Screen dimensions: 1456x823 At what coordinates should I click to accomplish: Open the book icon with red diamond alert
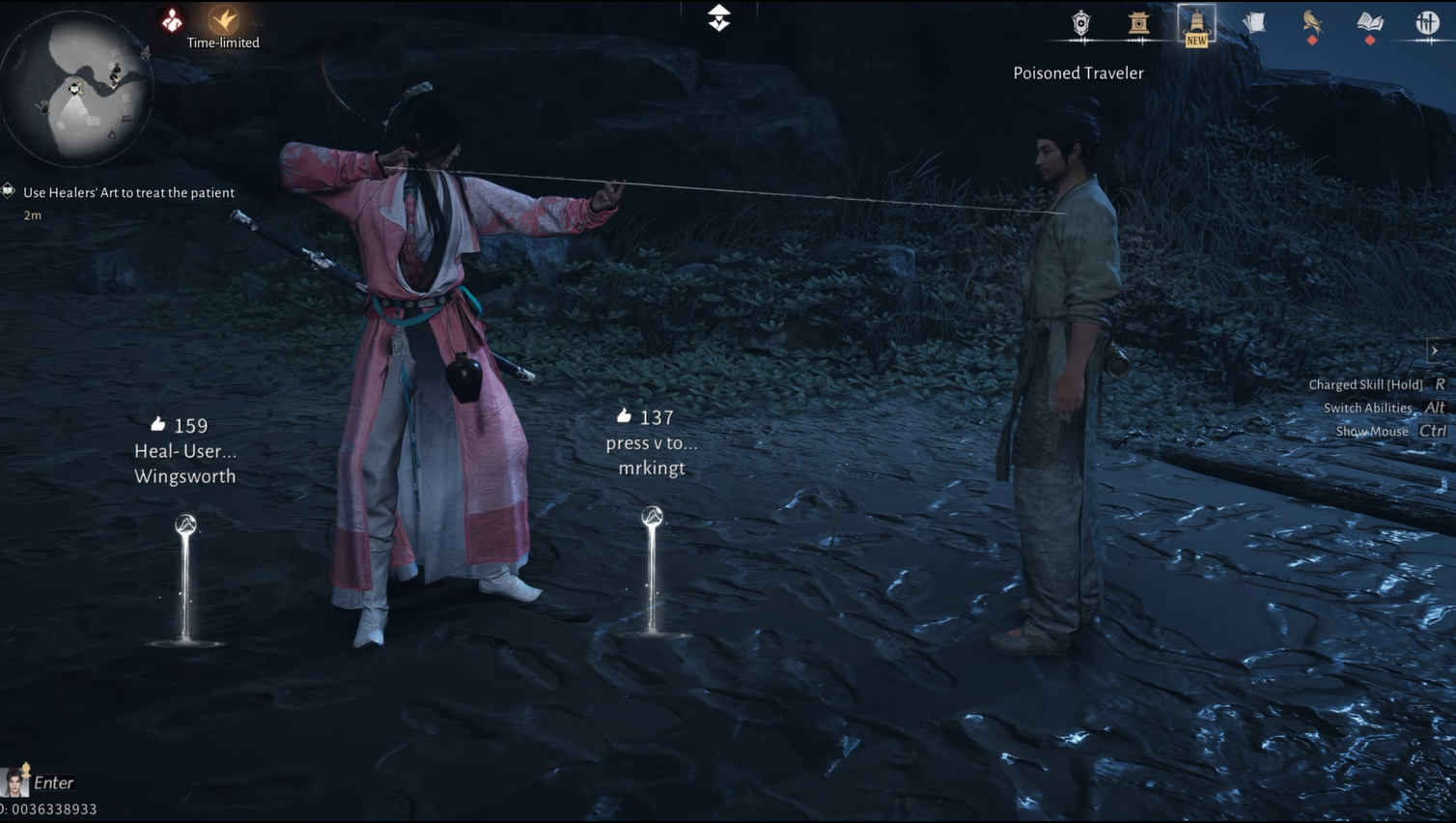pyautogui.click(x=1370, y=23)
